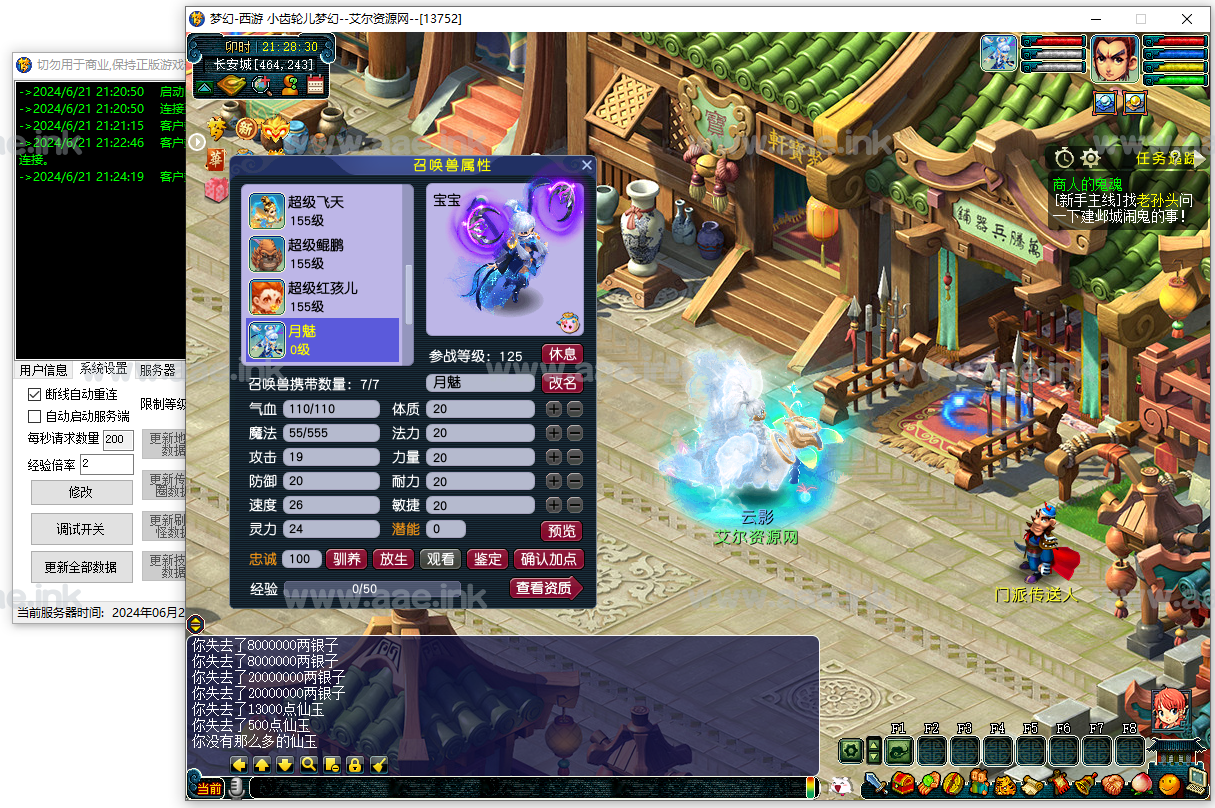Appraise the pet with 鉴定
This screenshot has width=1215, height=808.
[487, 560]
